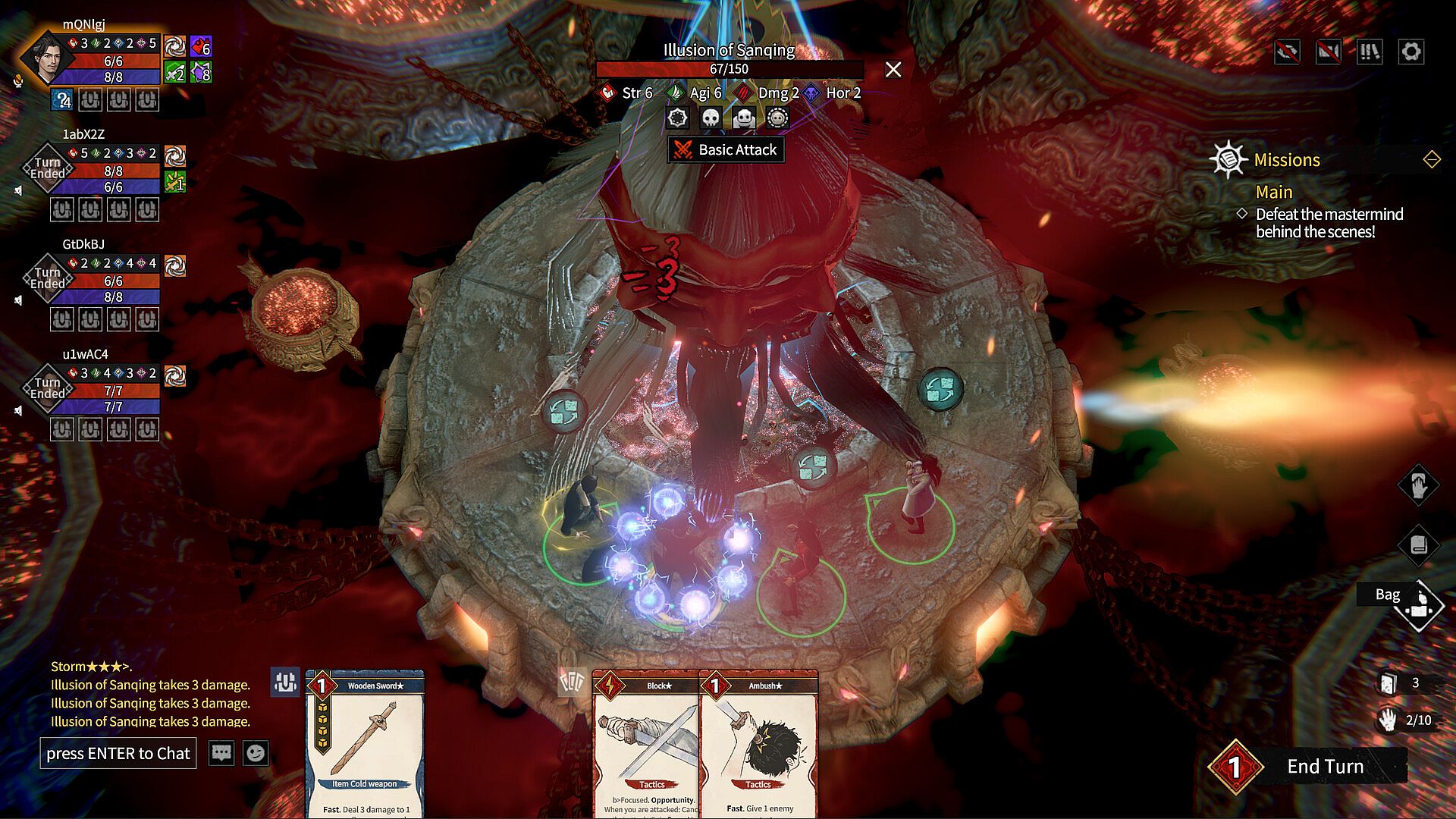Image resolution: width=1456 pixels, height=819 pixels.
Task: Select the boss's Basic Attack action
Action: (726, 150)
